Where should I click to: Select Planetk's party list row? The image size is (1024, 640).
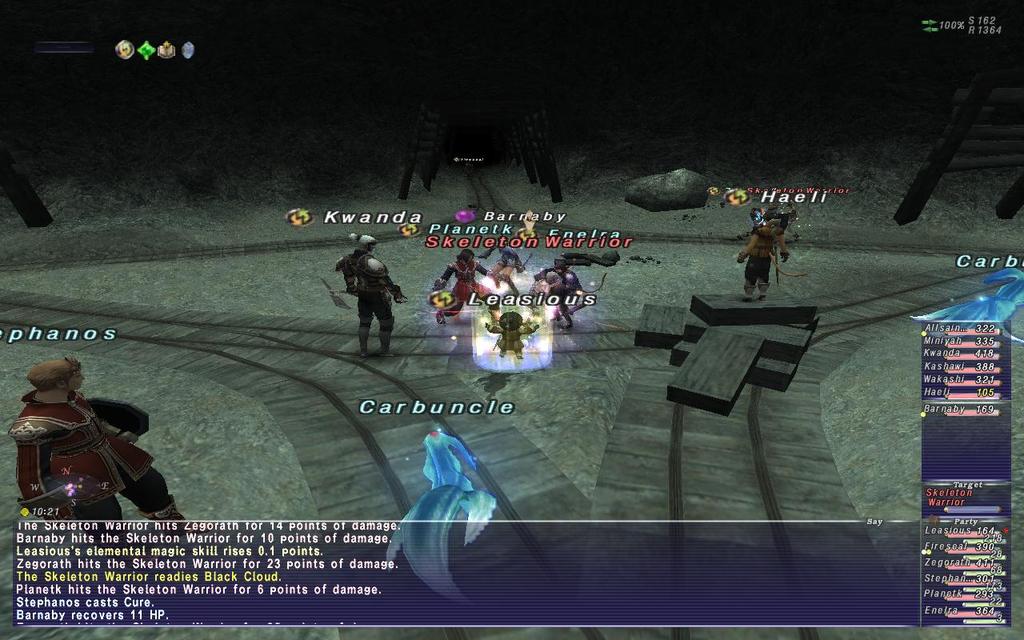(x=964, y=594)
